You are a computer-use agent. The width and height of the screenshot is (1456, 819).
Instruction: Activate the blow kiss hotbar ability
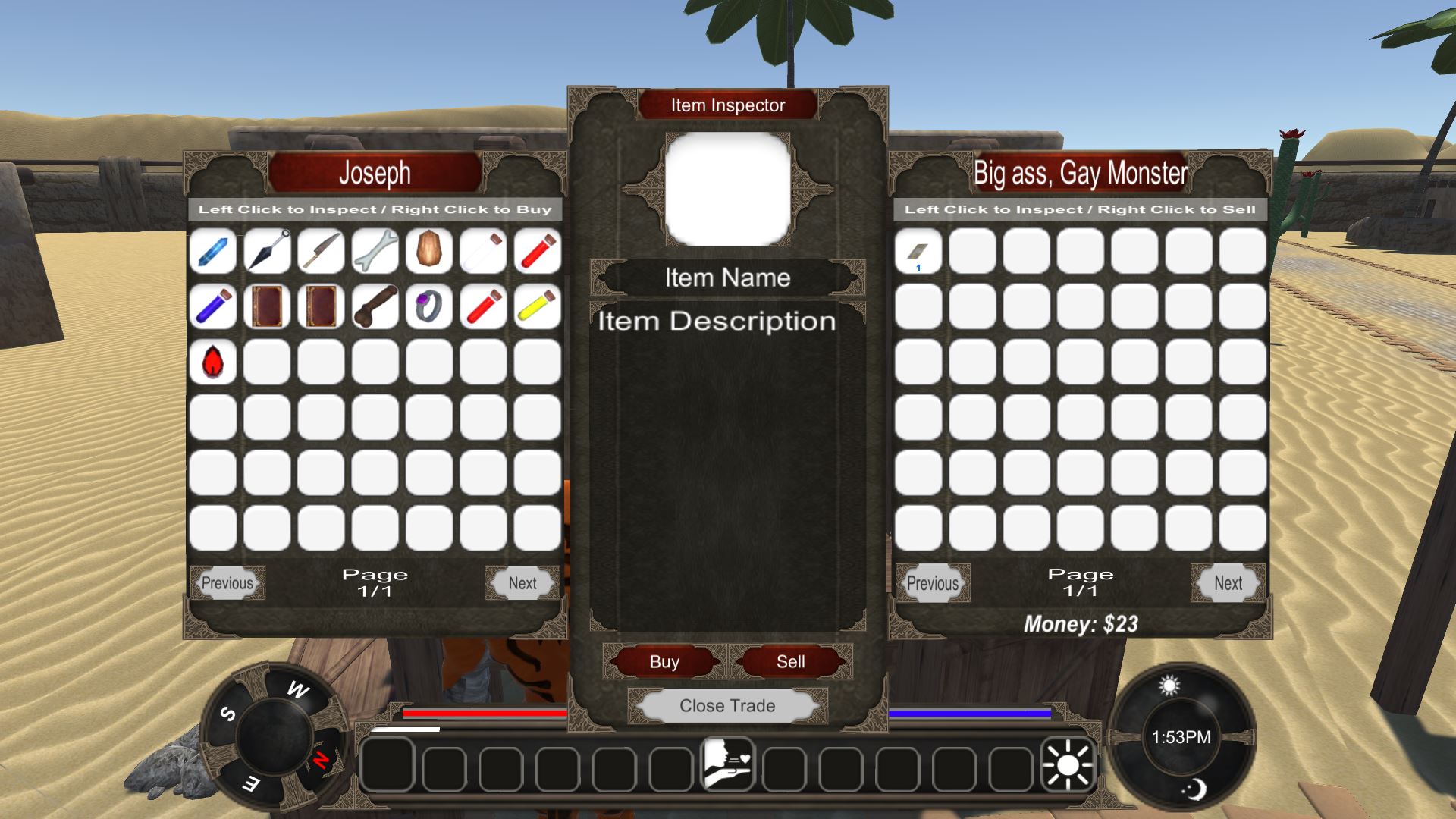click(727, 764)
